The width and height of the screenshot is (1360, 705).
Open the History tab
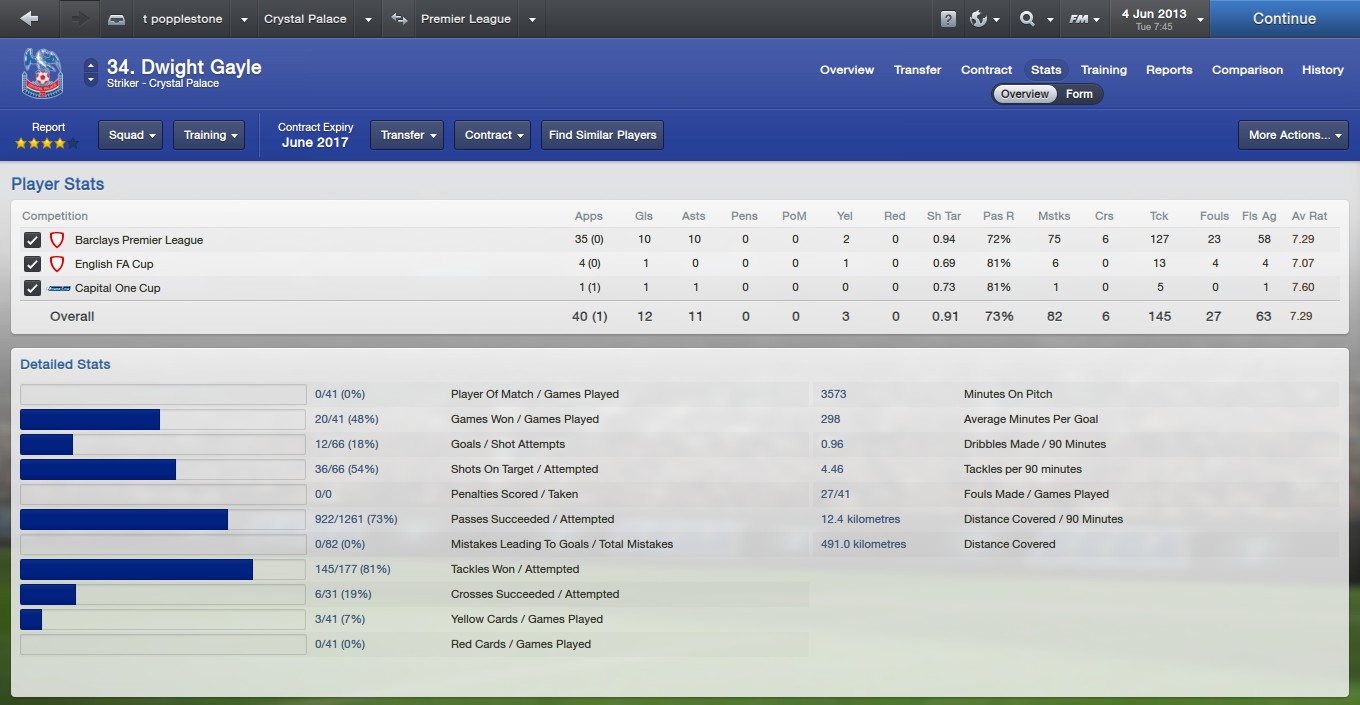(1322, 70)
